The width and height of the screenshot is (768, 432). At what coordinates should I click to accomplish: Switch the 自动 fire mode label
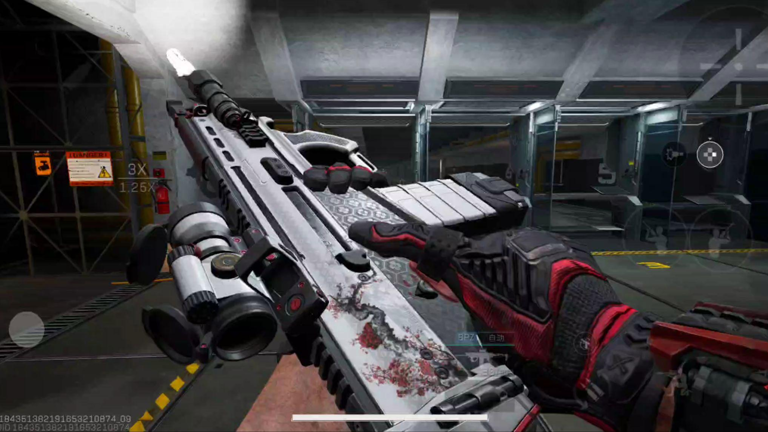[496, 340]
